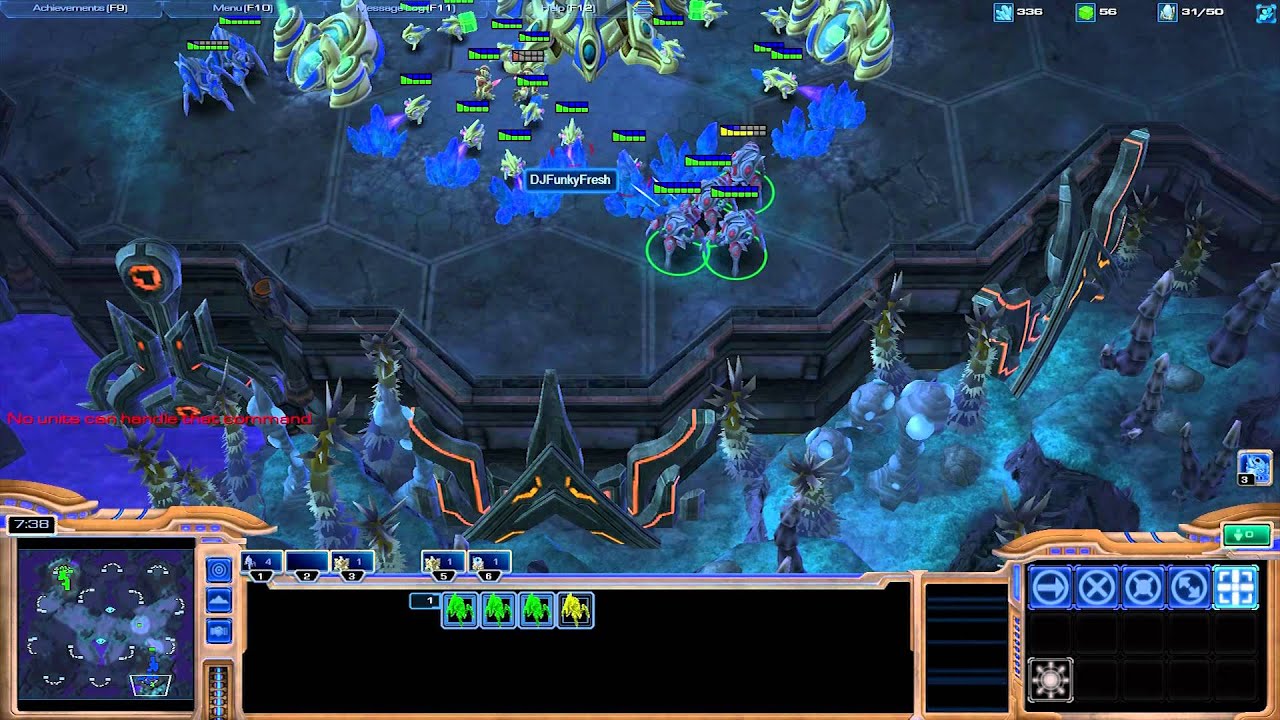Choose the Move command
This screenshot has width=1280, height=720.
coord(1050,587)
